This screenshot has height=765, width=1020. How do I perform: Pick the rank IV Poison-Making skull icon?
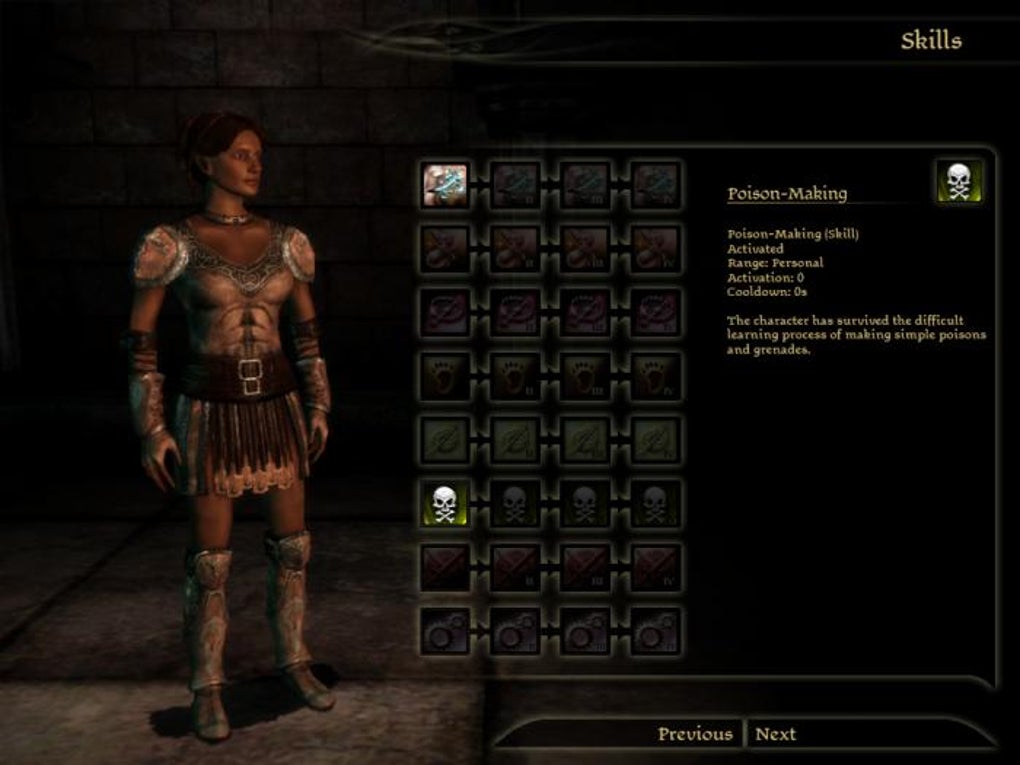point(655,505)
